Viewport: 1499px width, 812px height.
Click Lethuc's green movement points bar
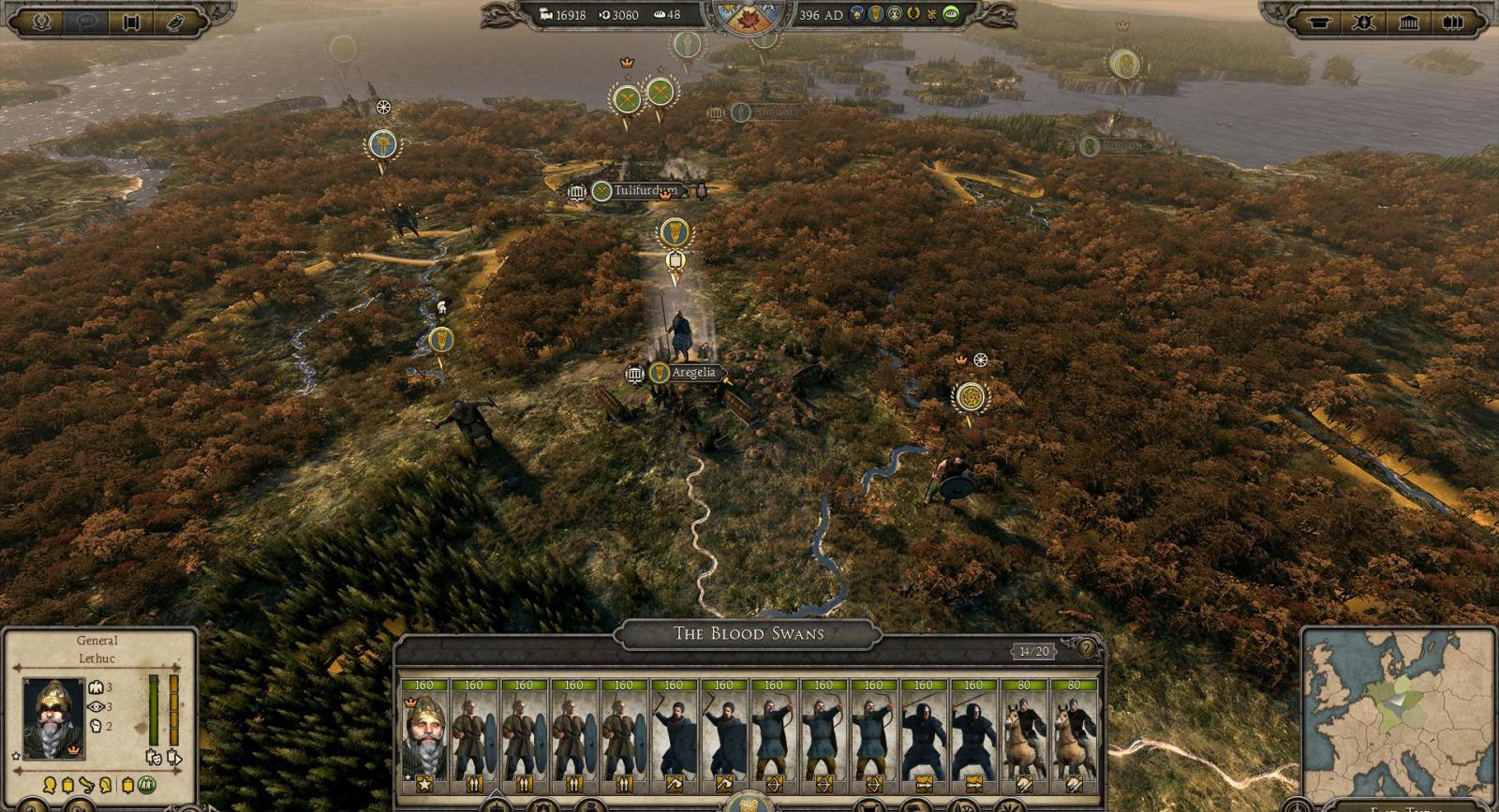[154, 710]
